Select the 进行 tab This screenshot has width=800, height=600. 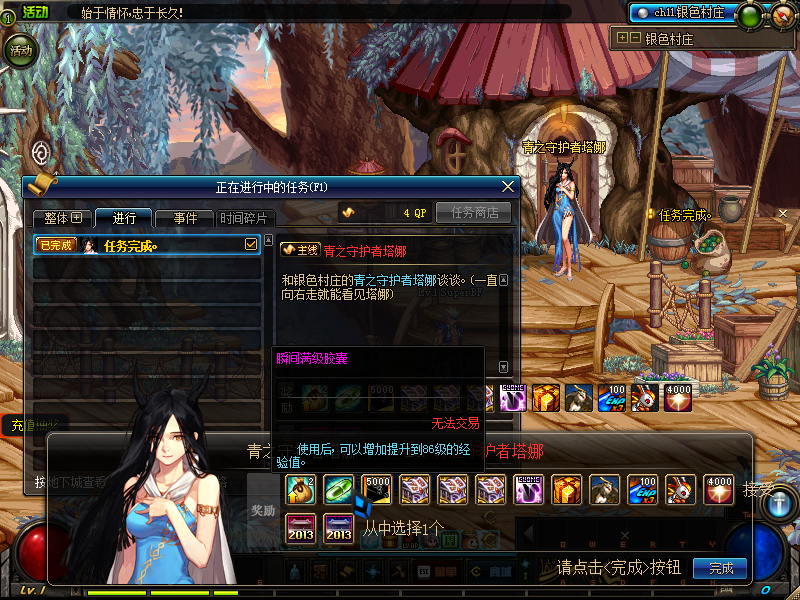pos(124,217)
